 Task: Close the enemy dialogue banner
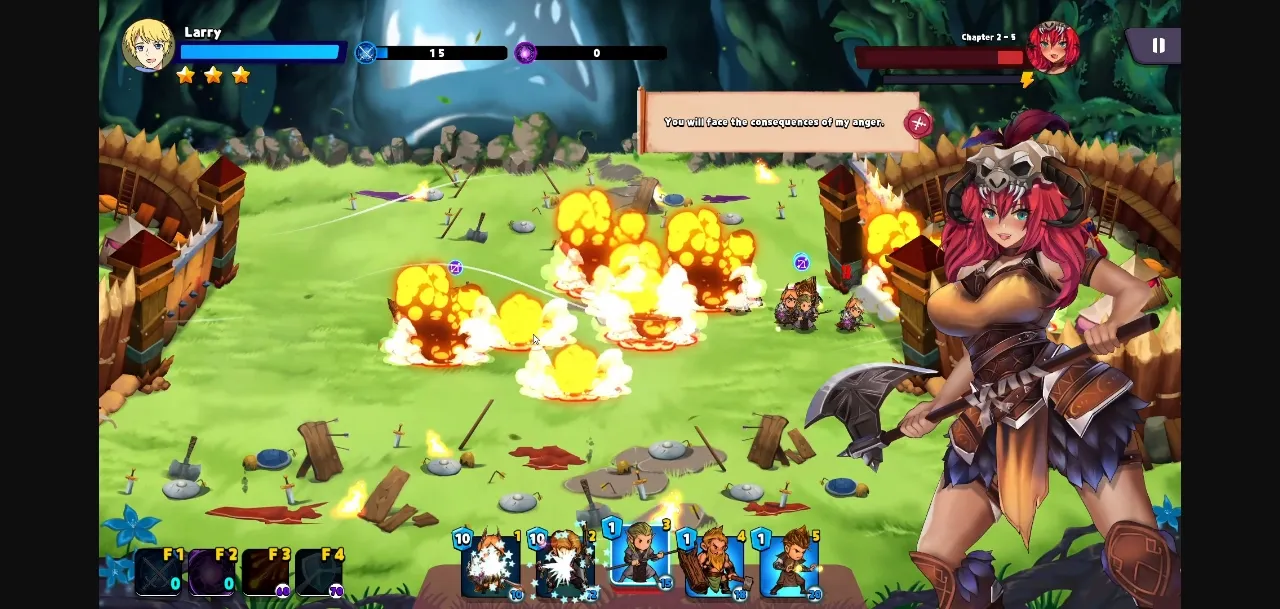tap(917, 123)
